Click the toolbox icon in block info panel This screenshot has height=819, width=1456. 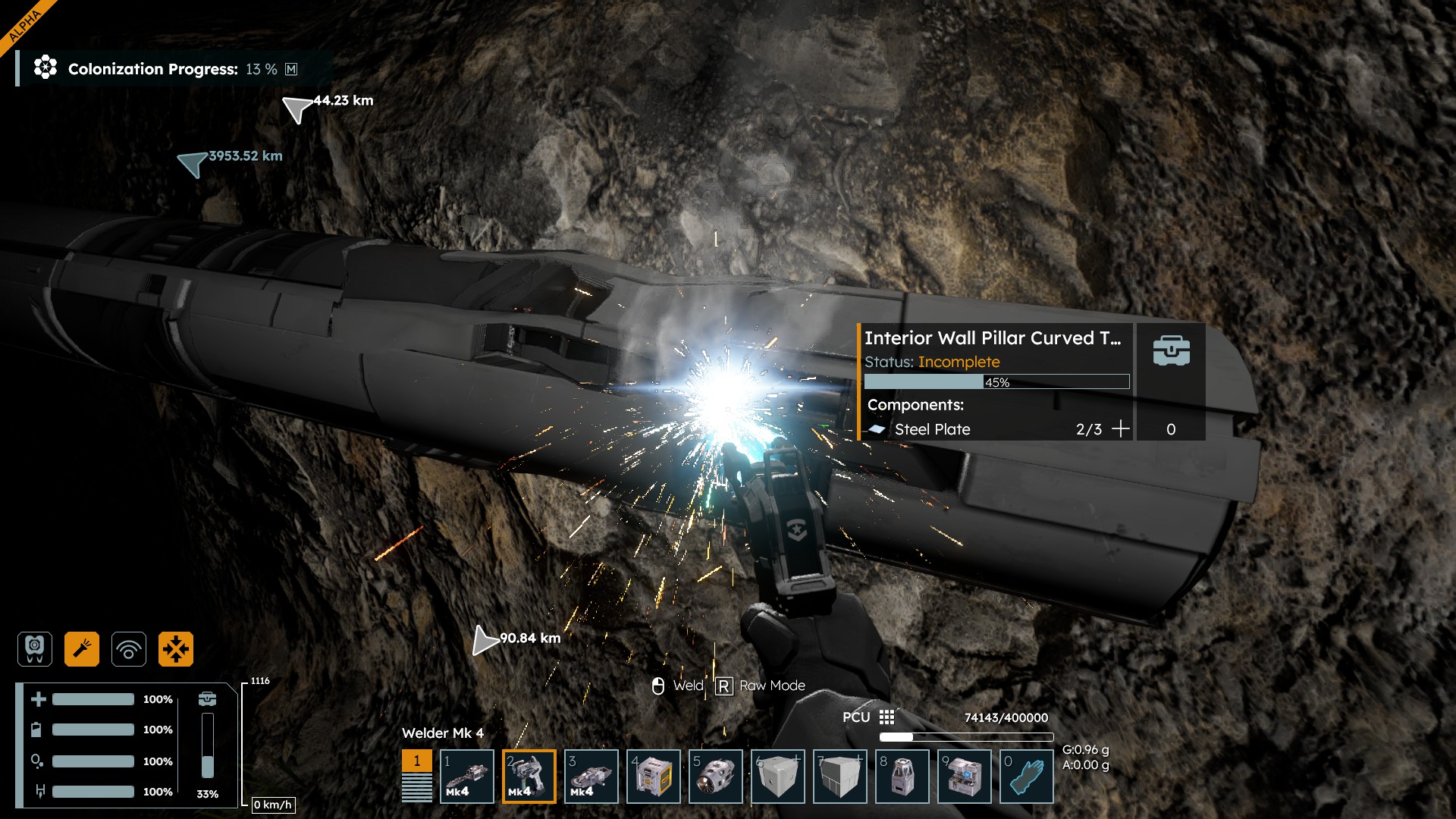coord(1171,351)
